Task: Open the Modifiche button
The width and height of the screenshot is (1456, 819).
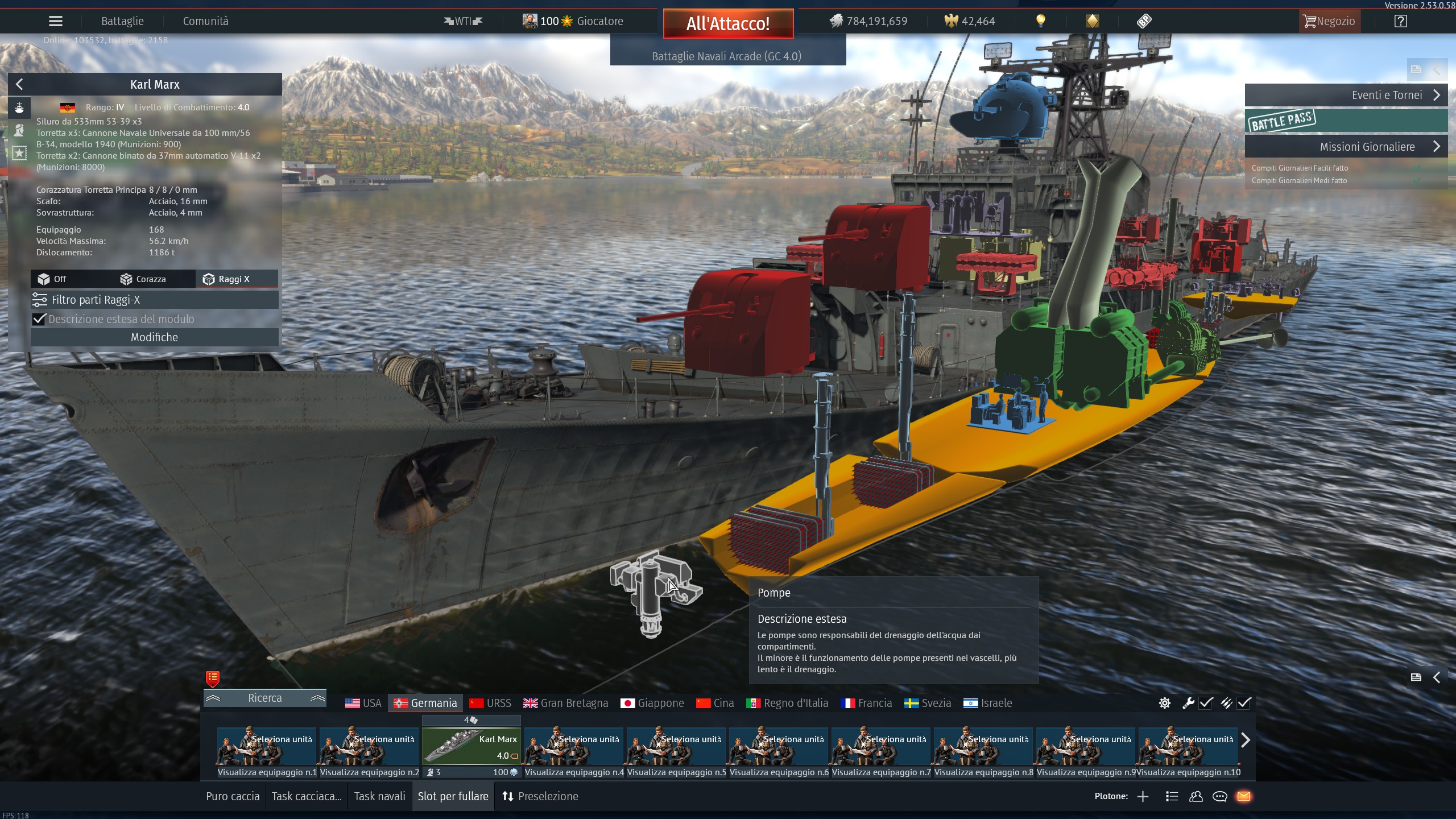Action: click(x=154, y=337)
